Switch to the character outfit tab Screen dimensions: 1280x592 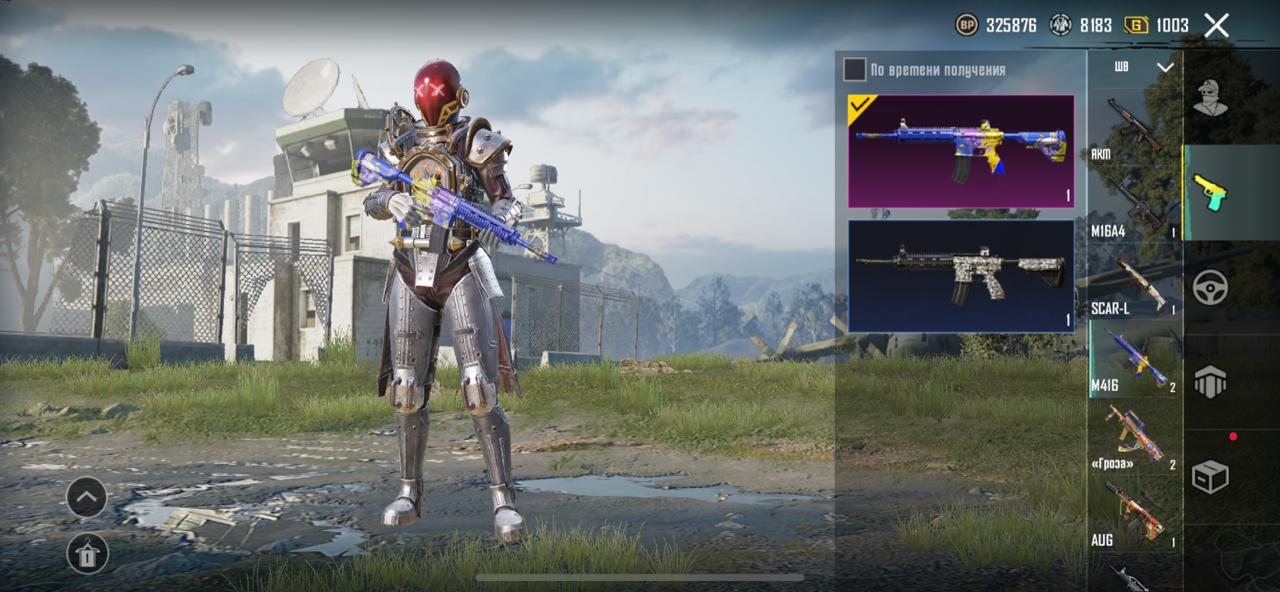[1210, 98]
